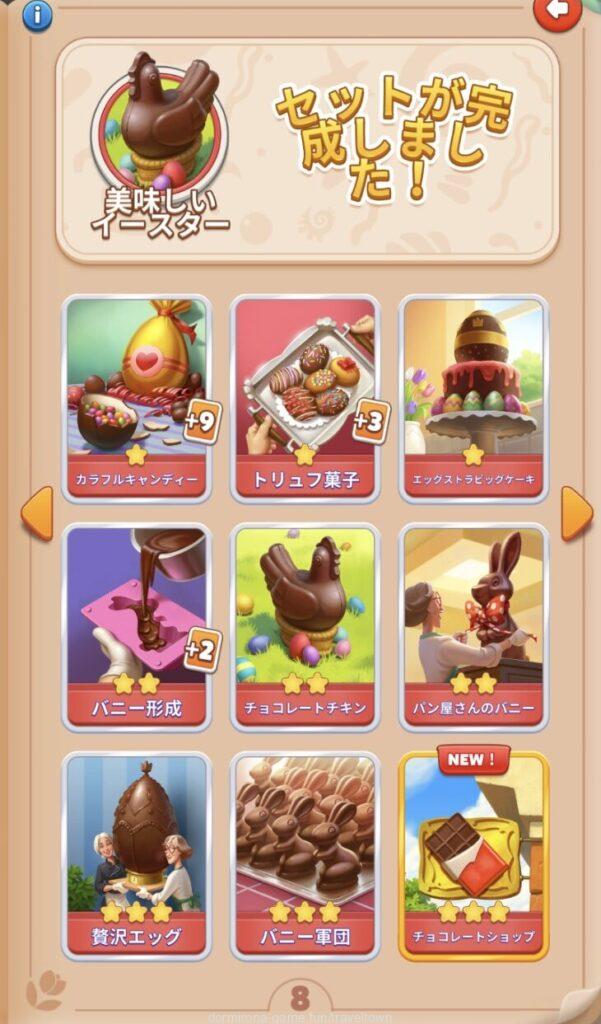The image size is (601, 1024).
Task: Select the チョコレートチキン card
Action: pyautogui.click(x=306, y=627)
